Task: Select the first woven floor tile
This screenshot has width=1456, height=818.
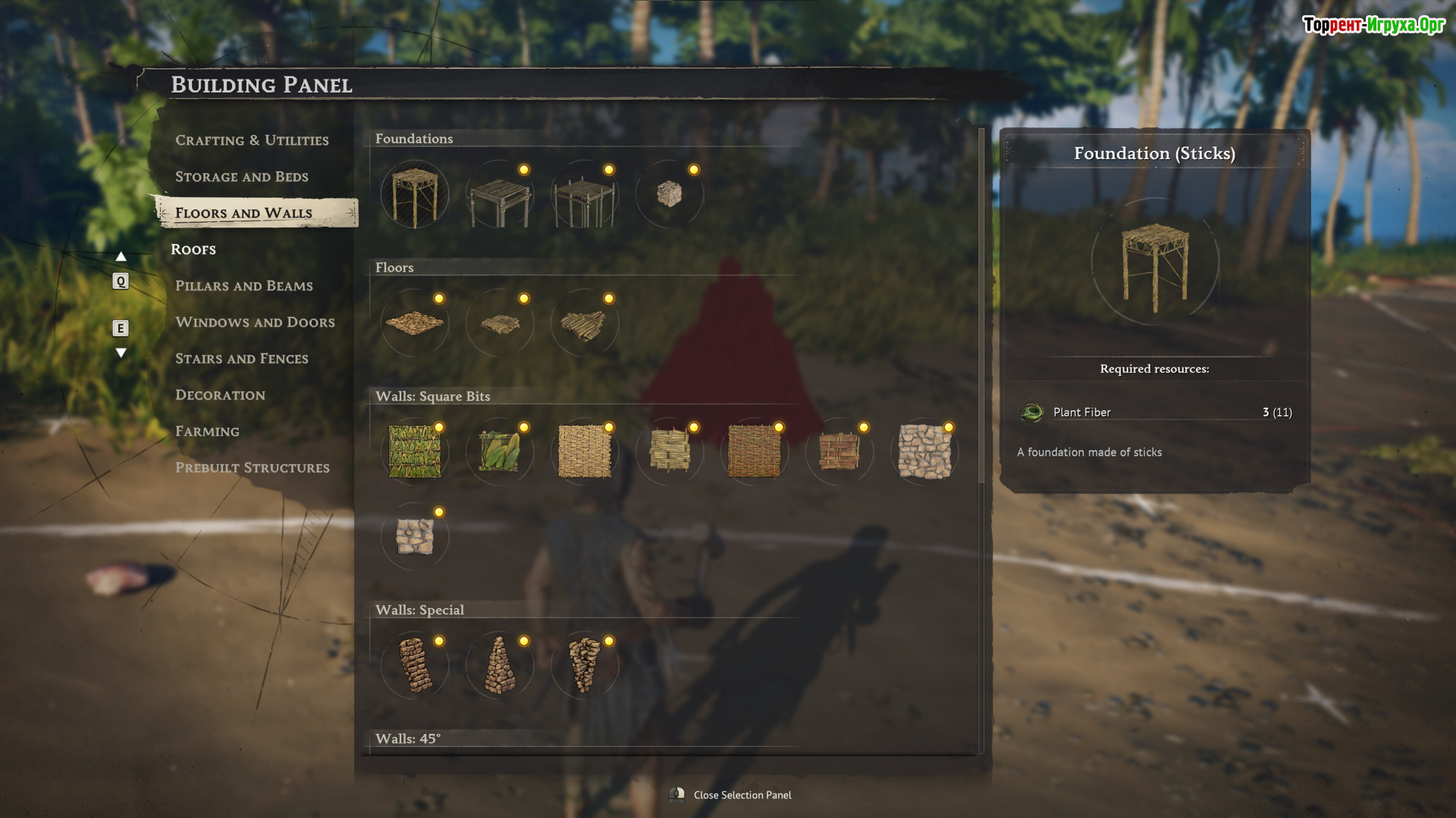Action: point(415,324)
